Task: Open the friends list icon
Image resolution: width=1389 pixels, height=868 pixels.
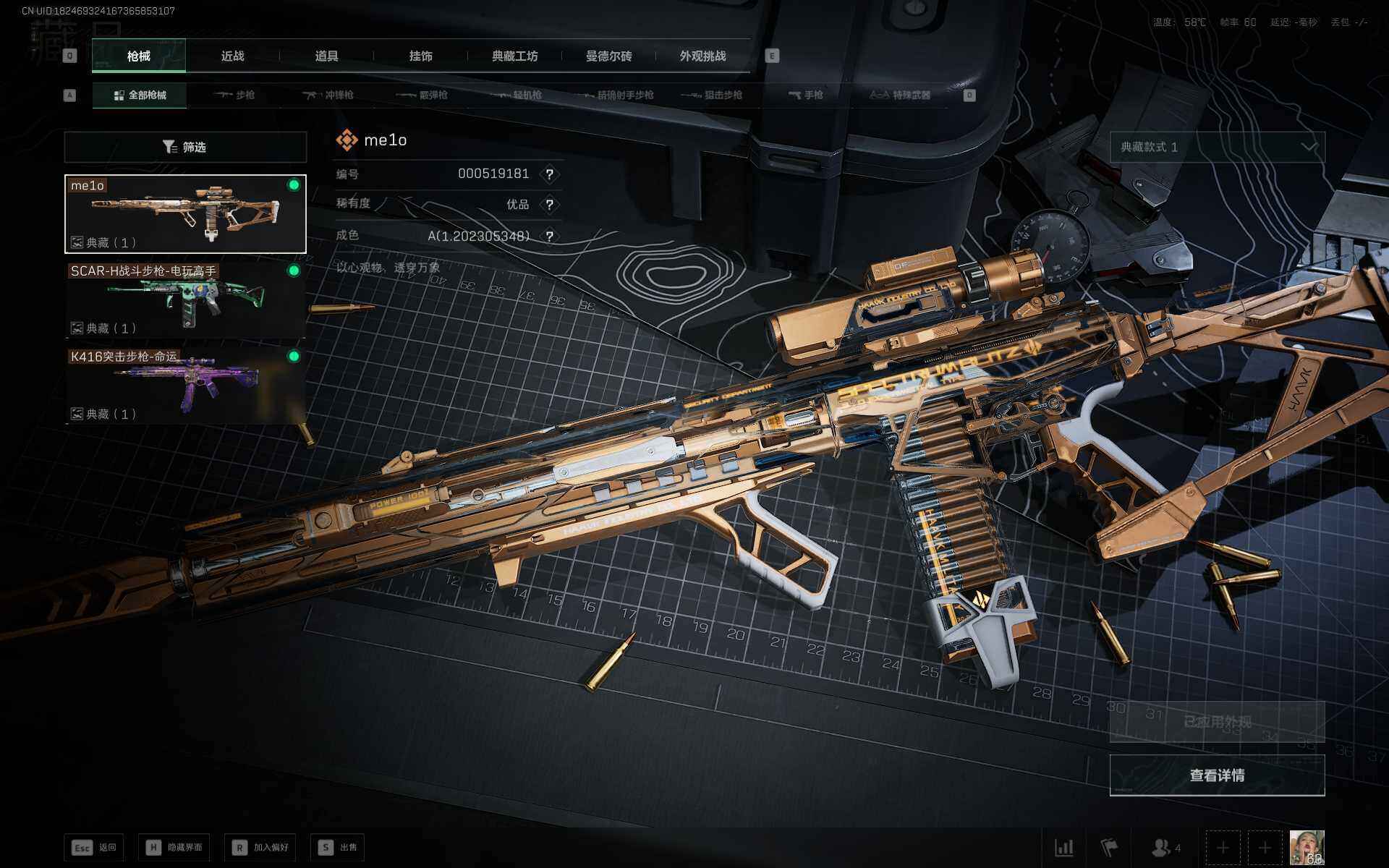Action: 1165,847
